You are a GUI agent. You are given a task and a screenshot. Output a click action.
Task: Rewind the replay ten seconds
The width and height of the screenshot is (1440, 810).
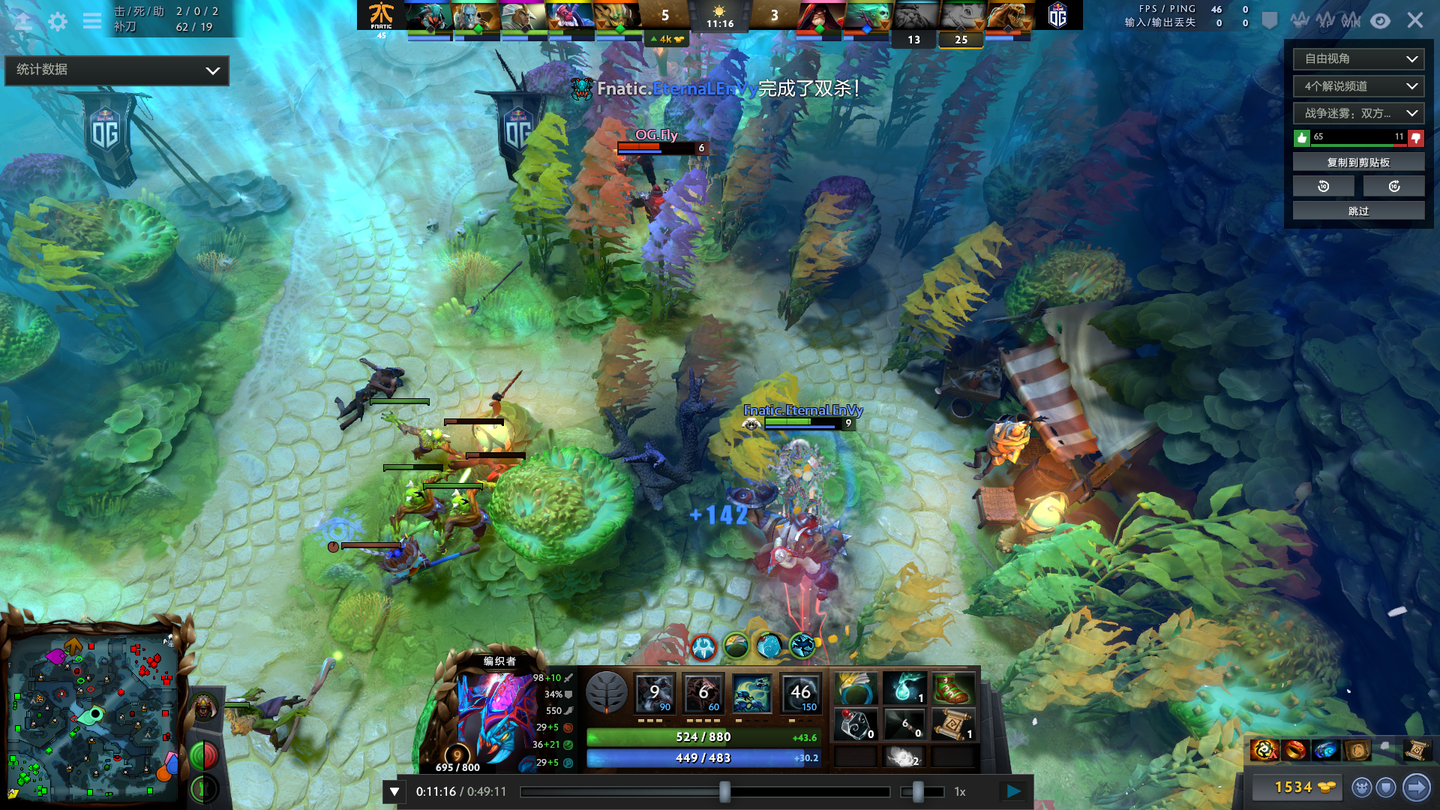(x=1323, y=186)
